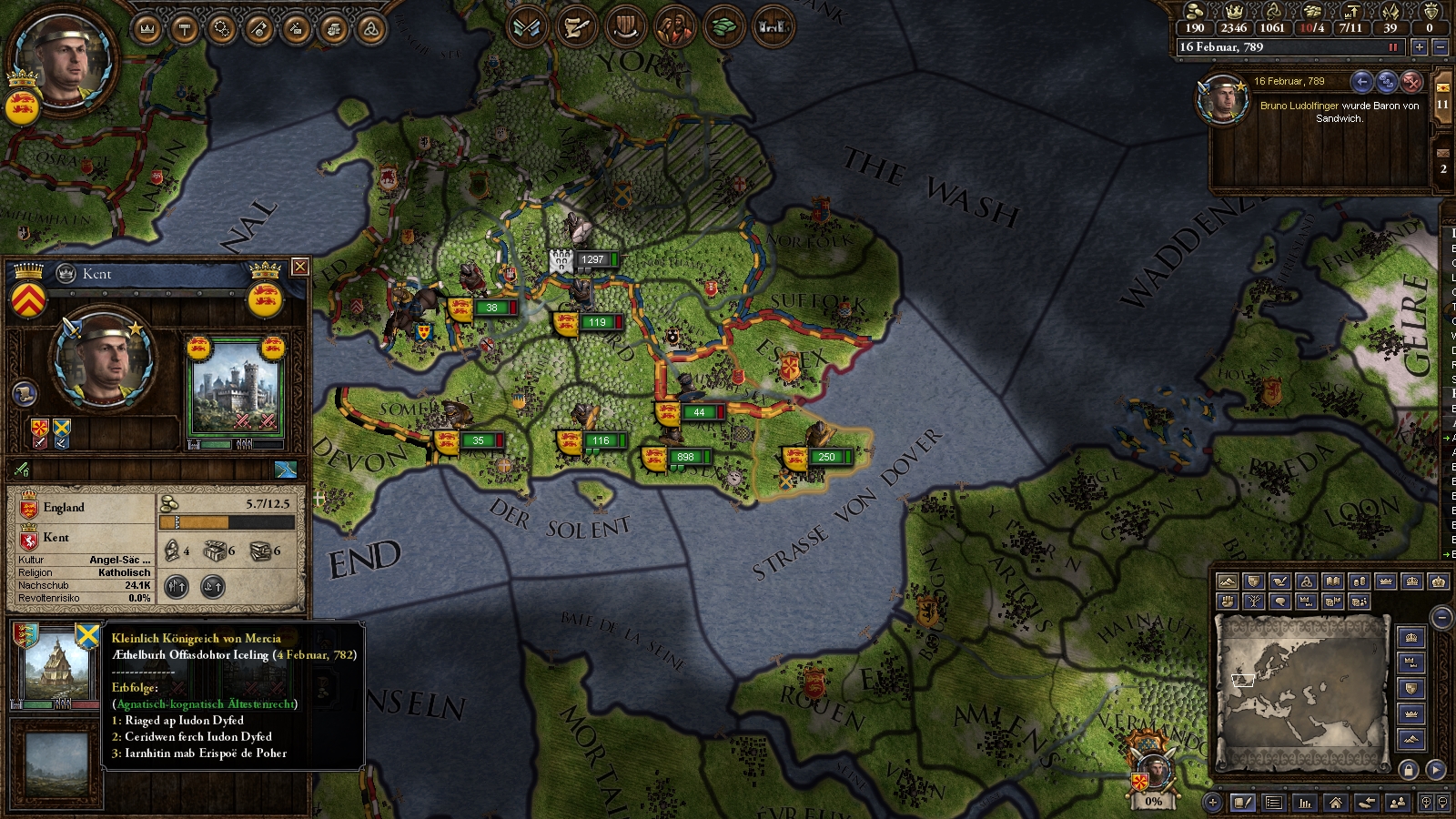
Task: Close the Kent province panel
Action: tap(299, 267)
